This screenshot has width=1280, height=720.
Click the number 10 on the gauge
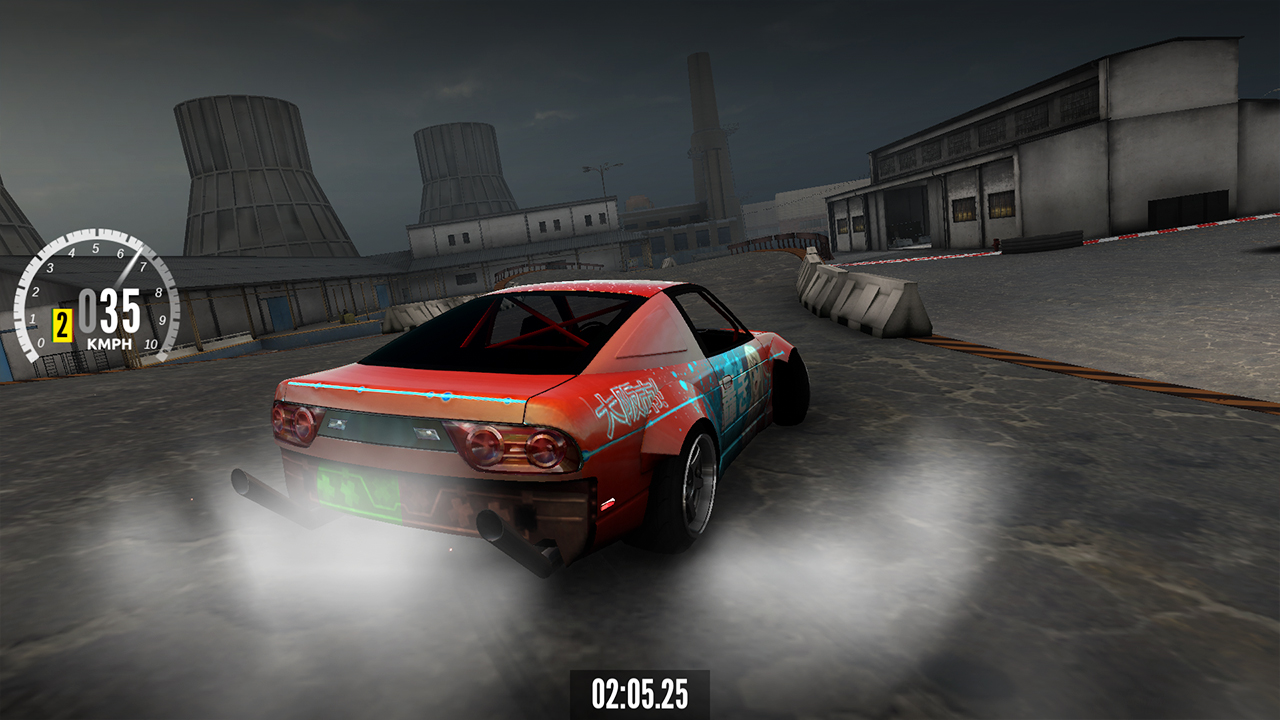point(151,343)
